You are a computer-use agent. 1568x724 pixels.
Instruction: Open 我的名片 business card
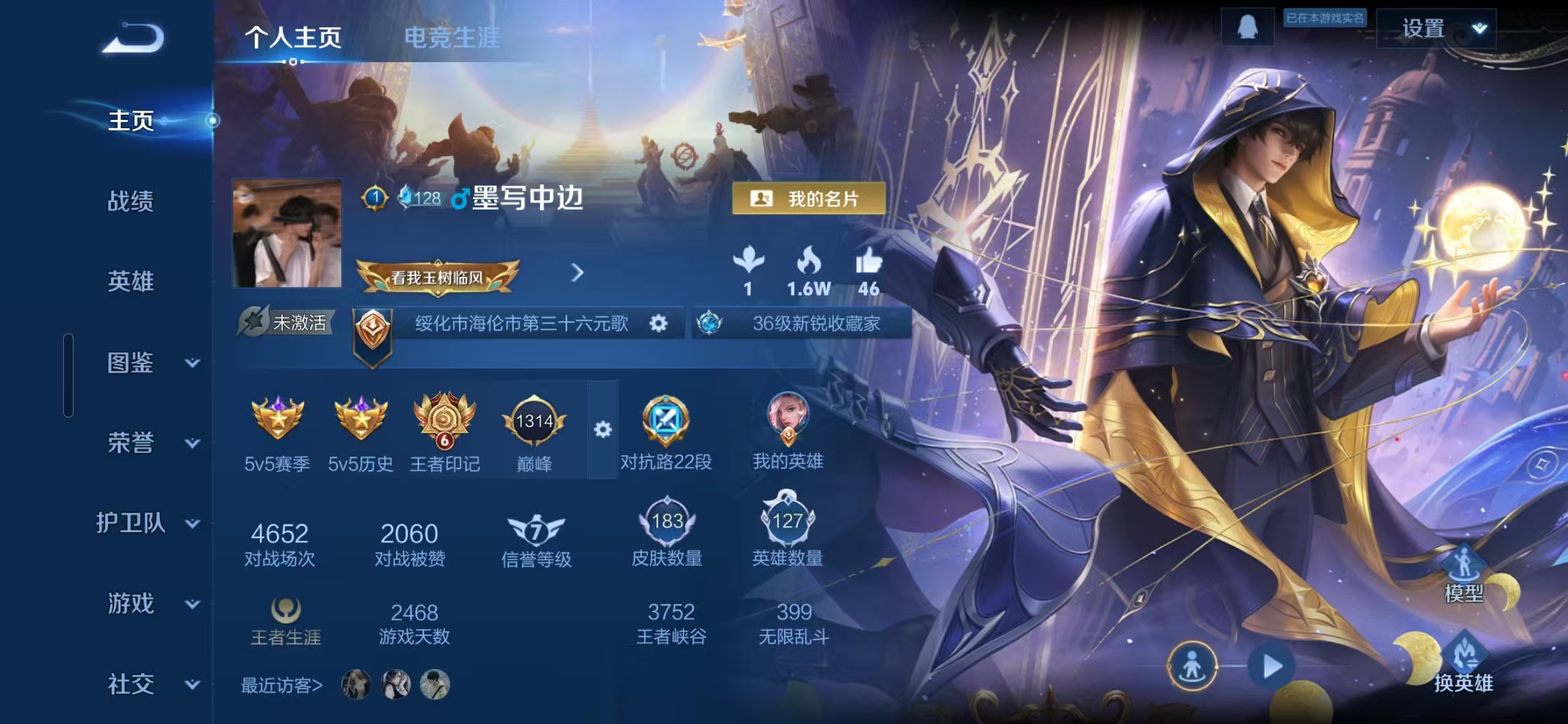(808, 198)
